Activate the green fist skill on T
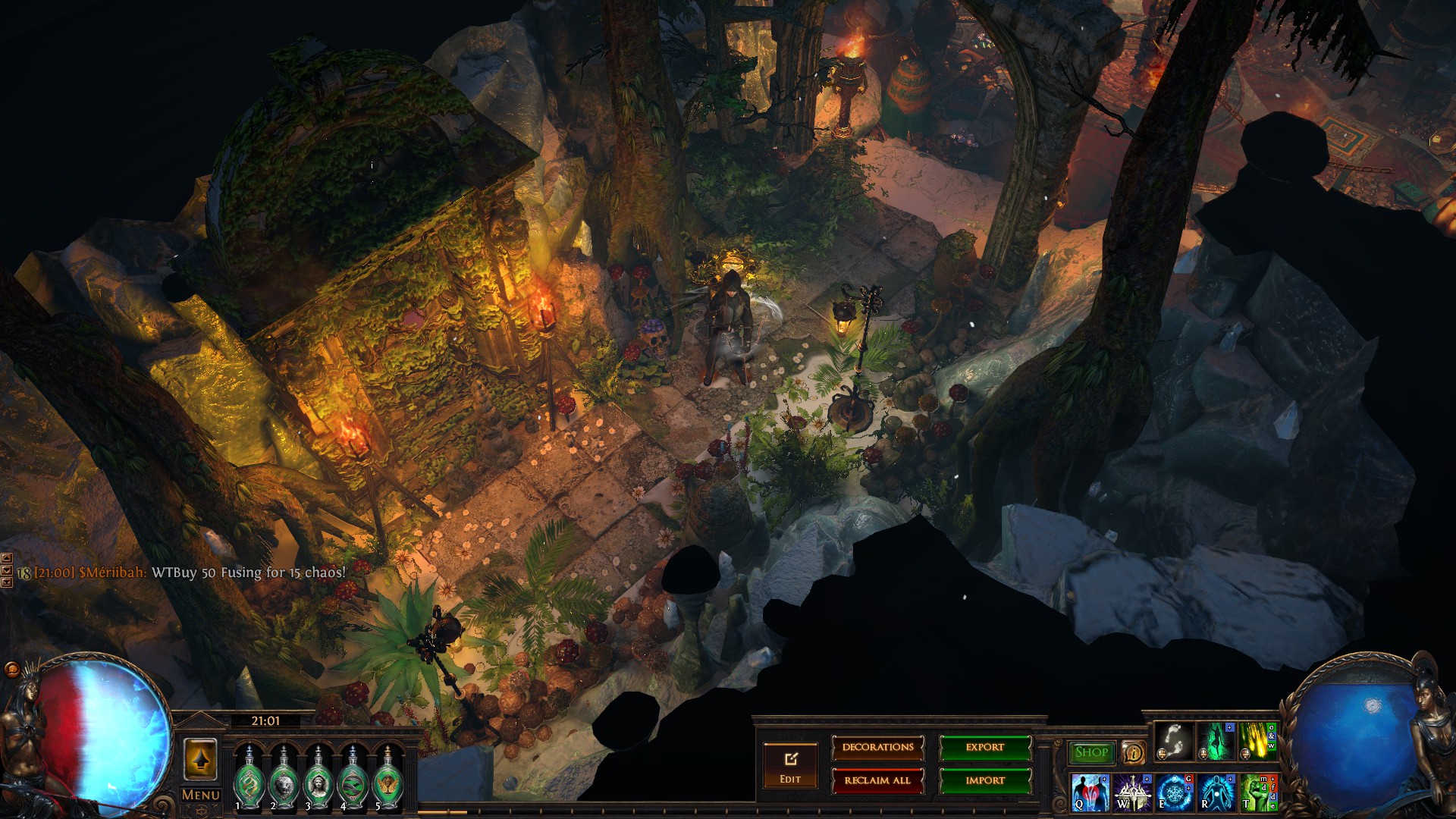Image resolution: width=1456 pixels, height=819 pixels. point(1257,792)
